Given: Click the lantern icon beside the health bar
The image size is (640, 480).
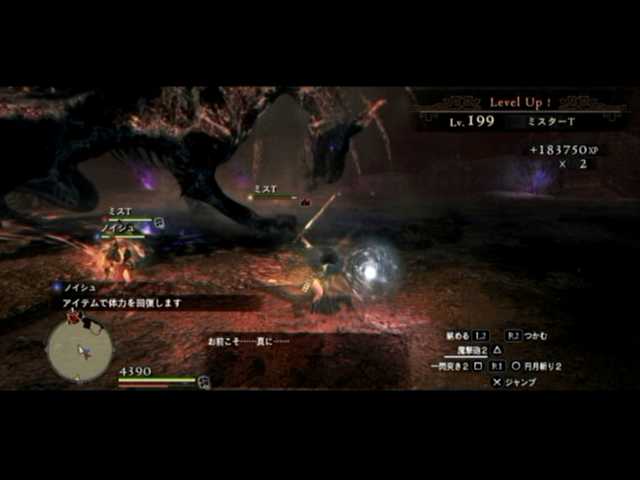Looking at the screenshot, I should 204,381.
